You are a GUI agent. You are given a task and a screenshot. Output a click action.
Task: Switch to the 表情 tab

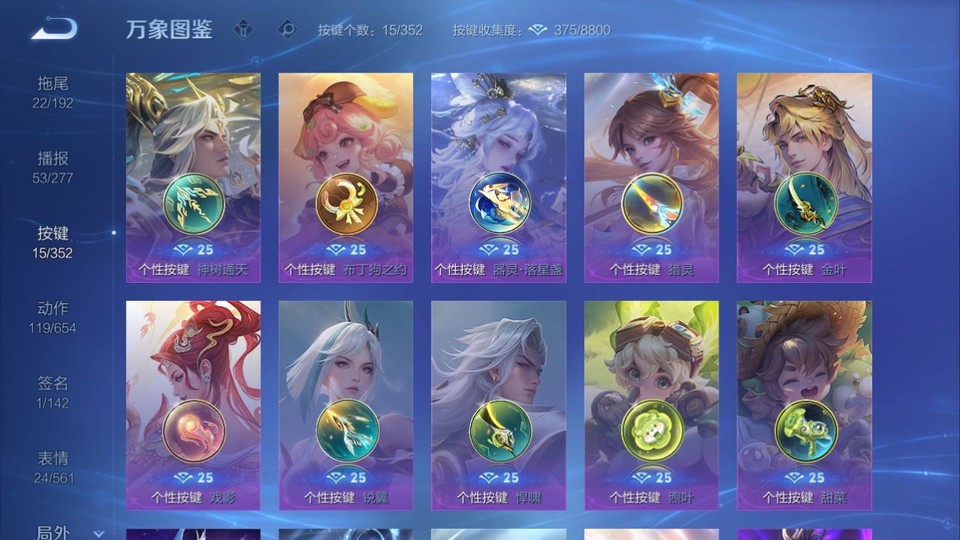tap(54, 466)
